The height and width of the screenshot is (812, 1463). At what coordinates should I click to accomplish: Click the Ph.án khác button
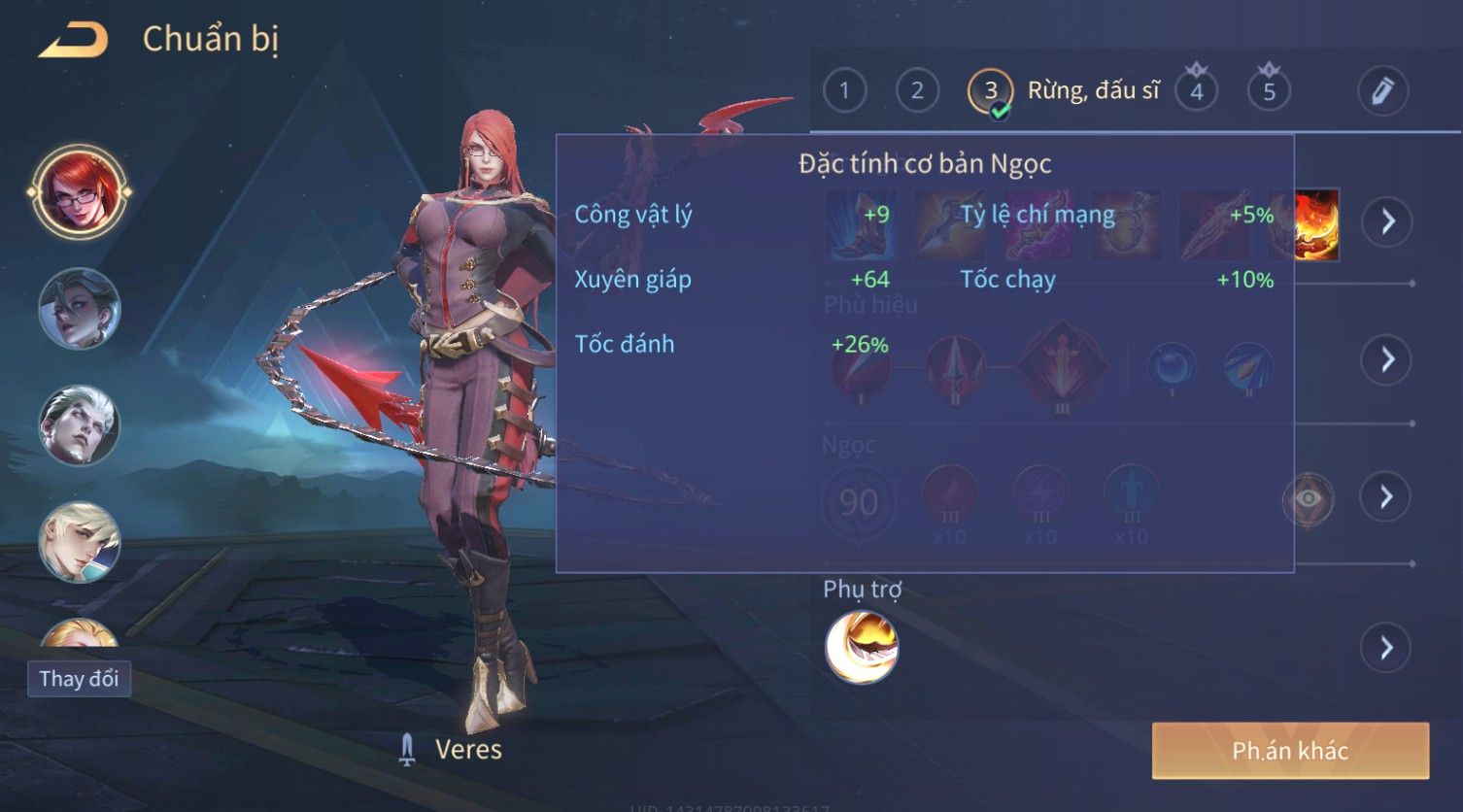[1290, 750]
